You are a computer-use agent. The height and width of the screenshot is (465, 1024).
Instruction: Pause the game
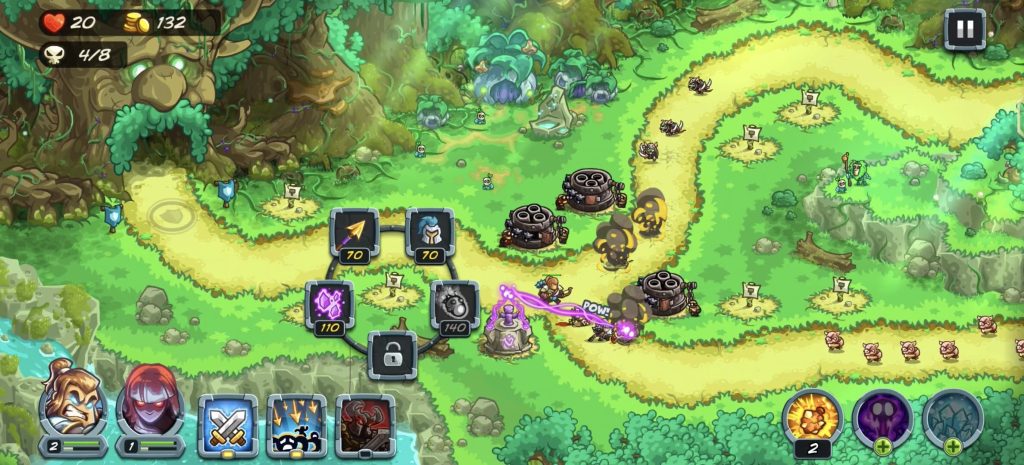(x=964, y=29)
